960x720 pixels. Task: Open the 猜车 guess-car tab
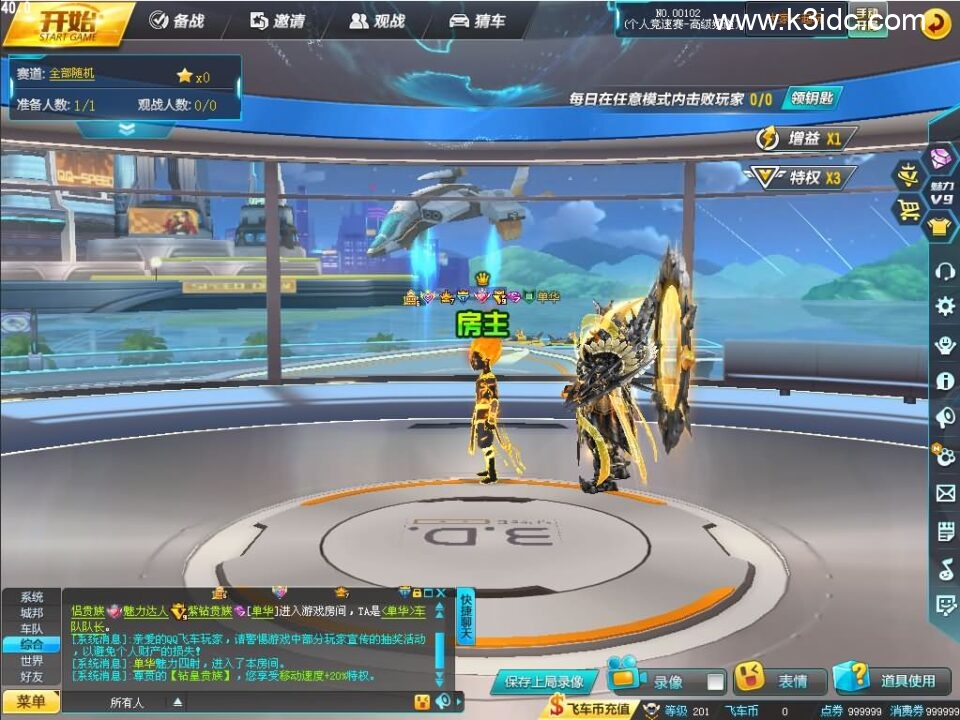(x=477, y=21)
